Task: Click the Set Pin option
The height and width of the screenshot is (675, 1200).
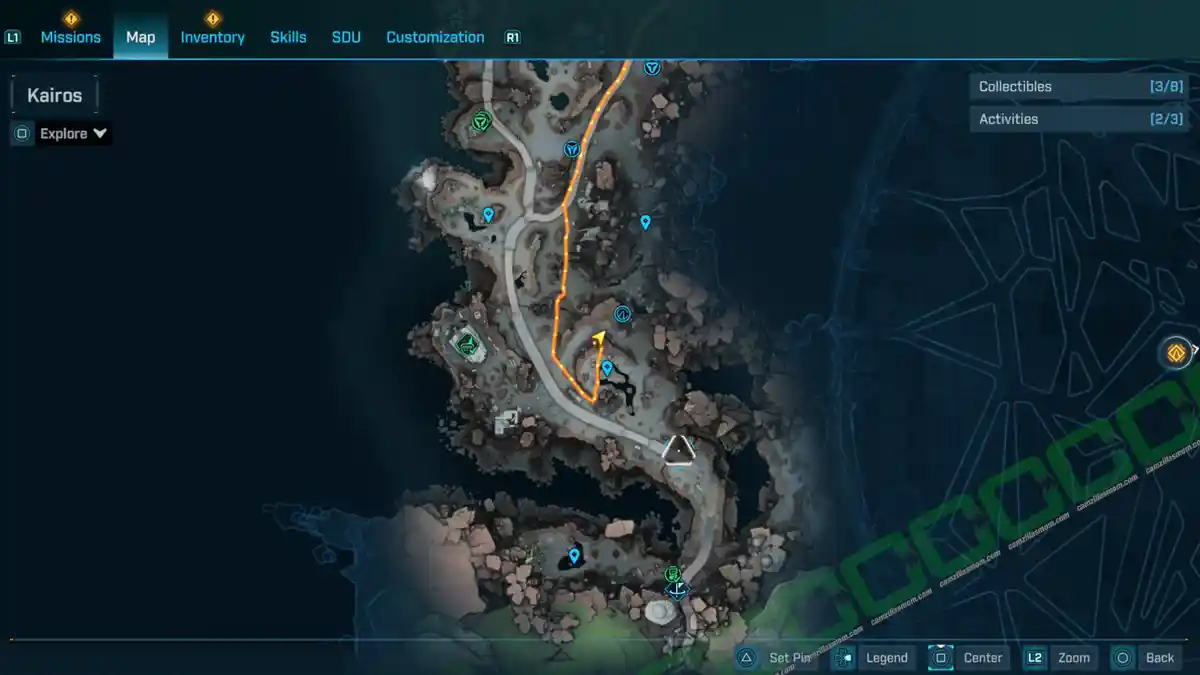Action: pyautogui.click(x=778, y=657)
